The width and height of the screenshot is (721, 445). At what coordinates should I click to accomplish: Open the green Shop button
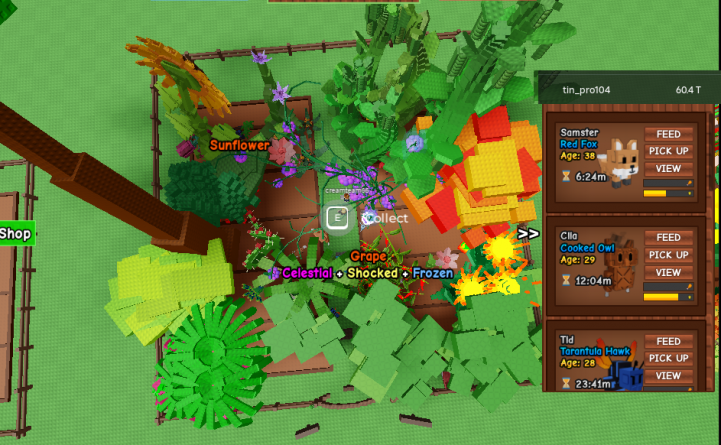[x=16, y=233]
